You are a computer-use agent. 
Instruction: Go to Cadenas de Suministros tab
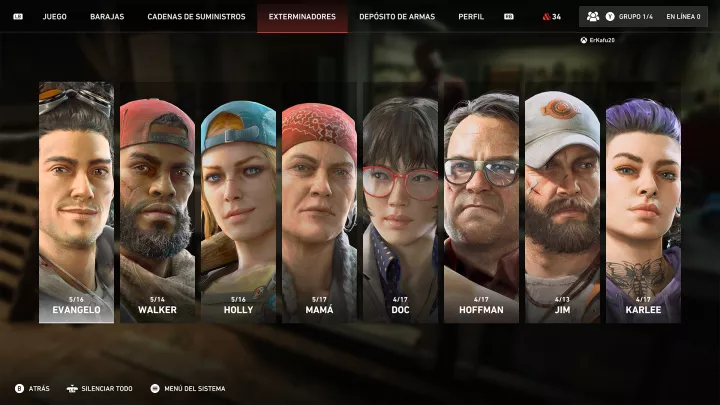tap(196, 17)
